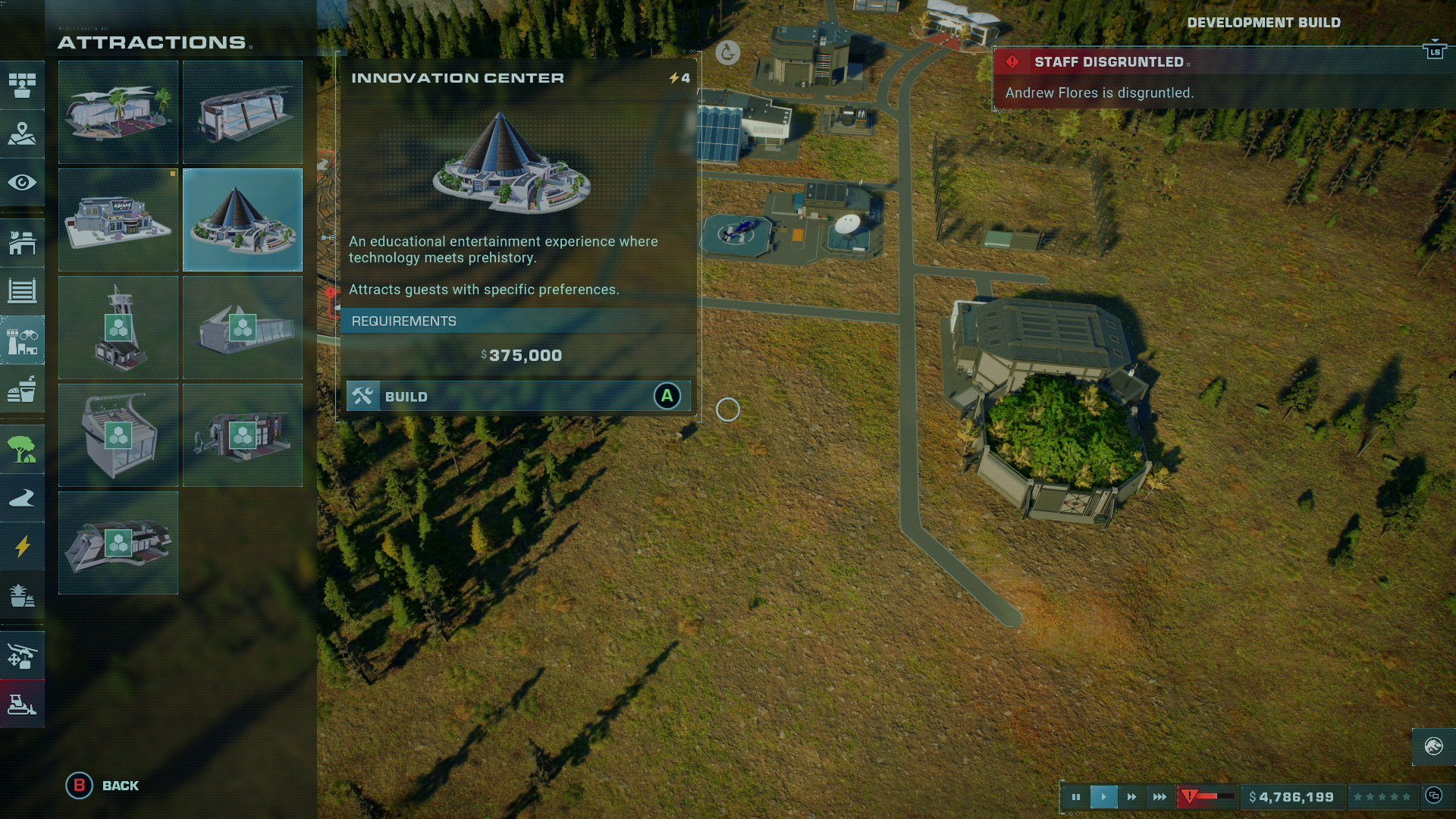Screen dimensions: 1456x819
Task: Select the arcade attraction thumbnail
Action: [x=118, y=220]
